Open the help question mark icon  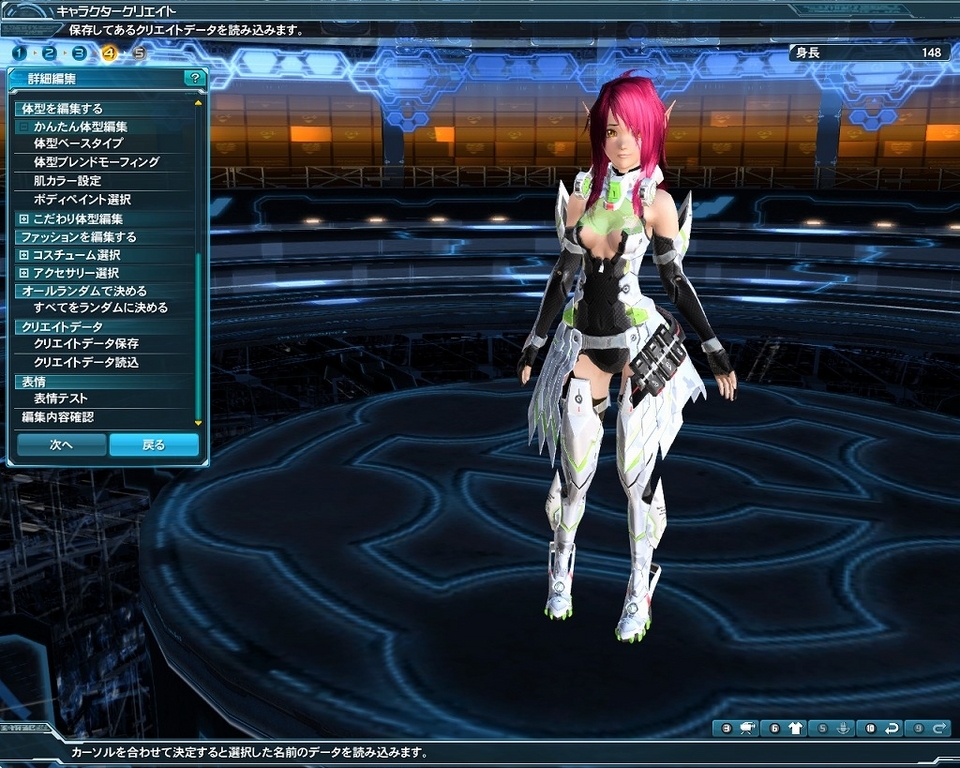195,77
